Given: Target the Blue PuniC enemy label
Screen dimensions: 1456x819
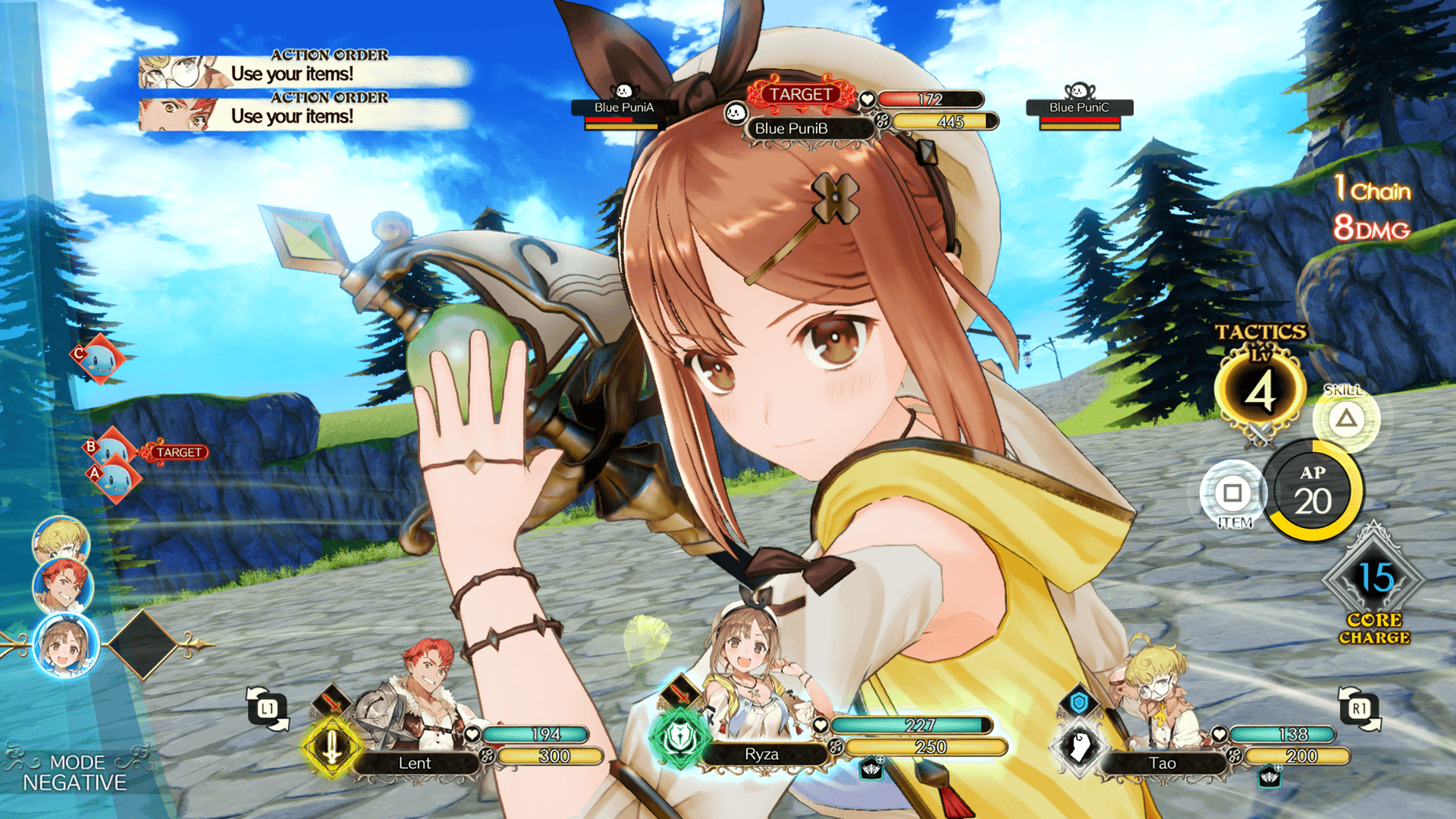Looking at the screenshot, I should (x=1079, y=108).
